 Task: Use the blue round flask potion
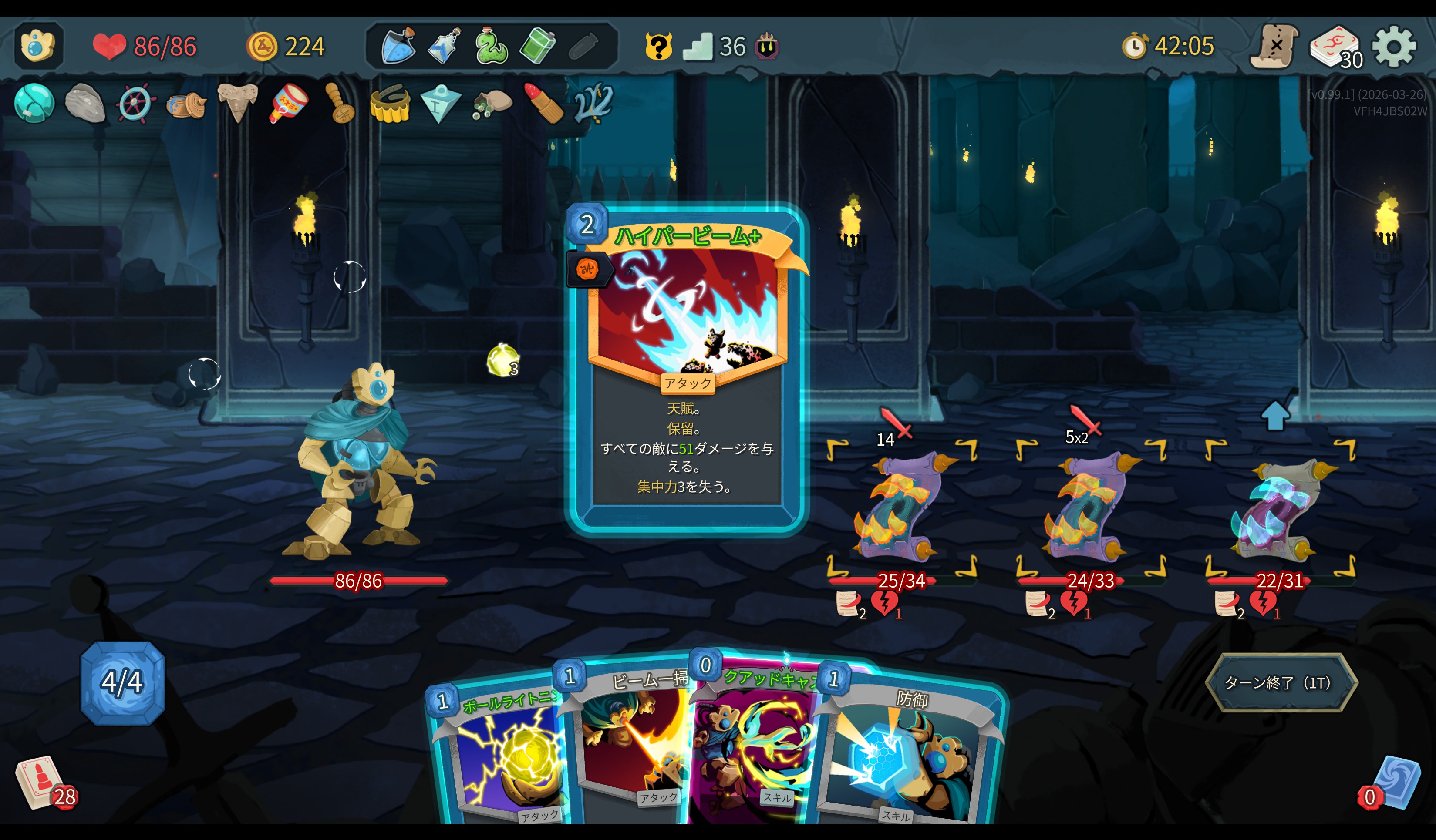pos(398,46)
